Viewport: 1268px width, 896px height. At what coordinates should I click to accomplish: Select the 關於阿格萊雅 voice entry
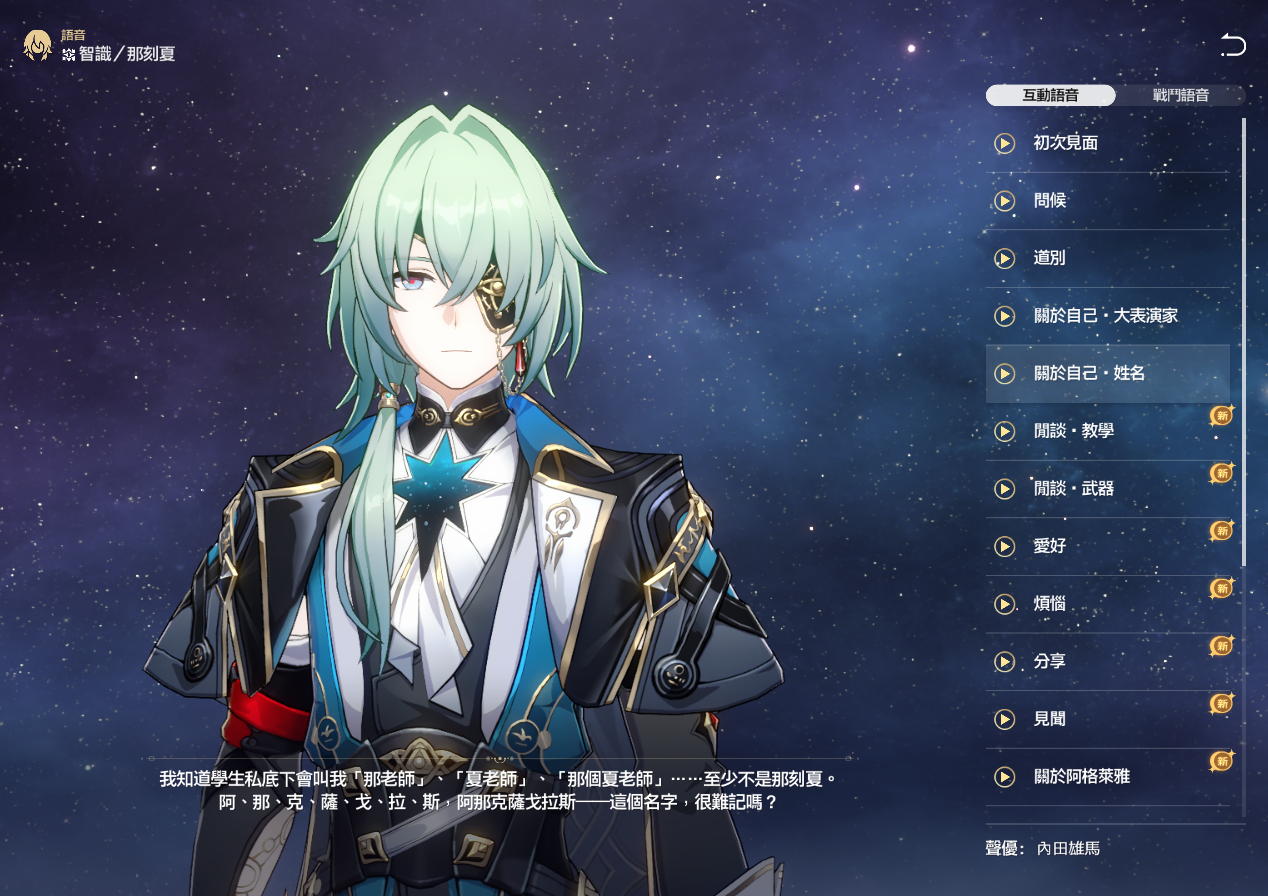(x=1082, y=777)
